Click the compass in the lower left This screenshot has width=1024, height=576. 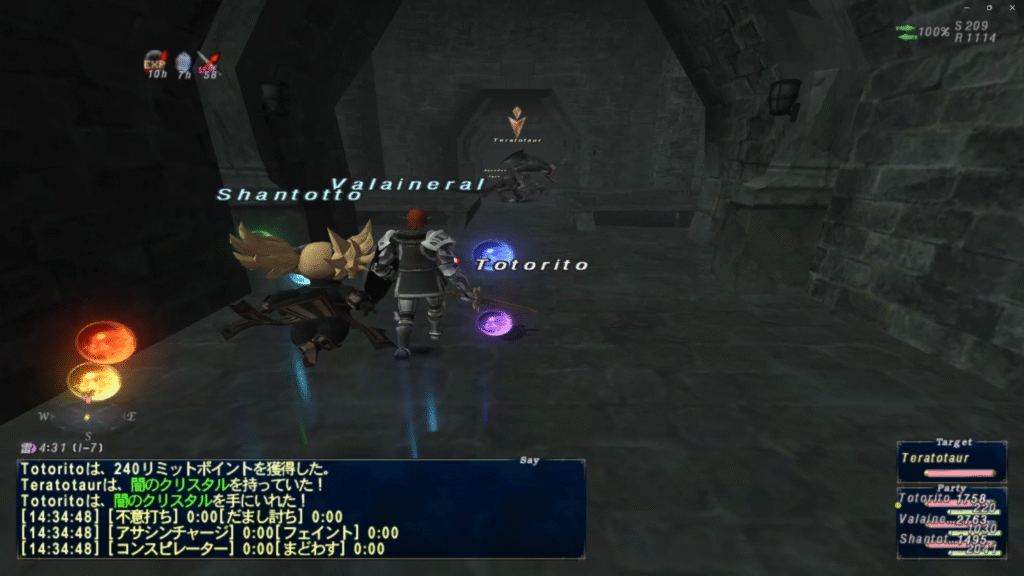pos(87,414)
